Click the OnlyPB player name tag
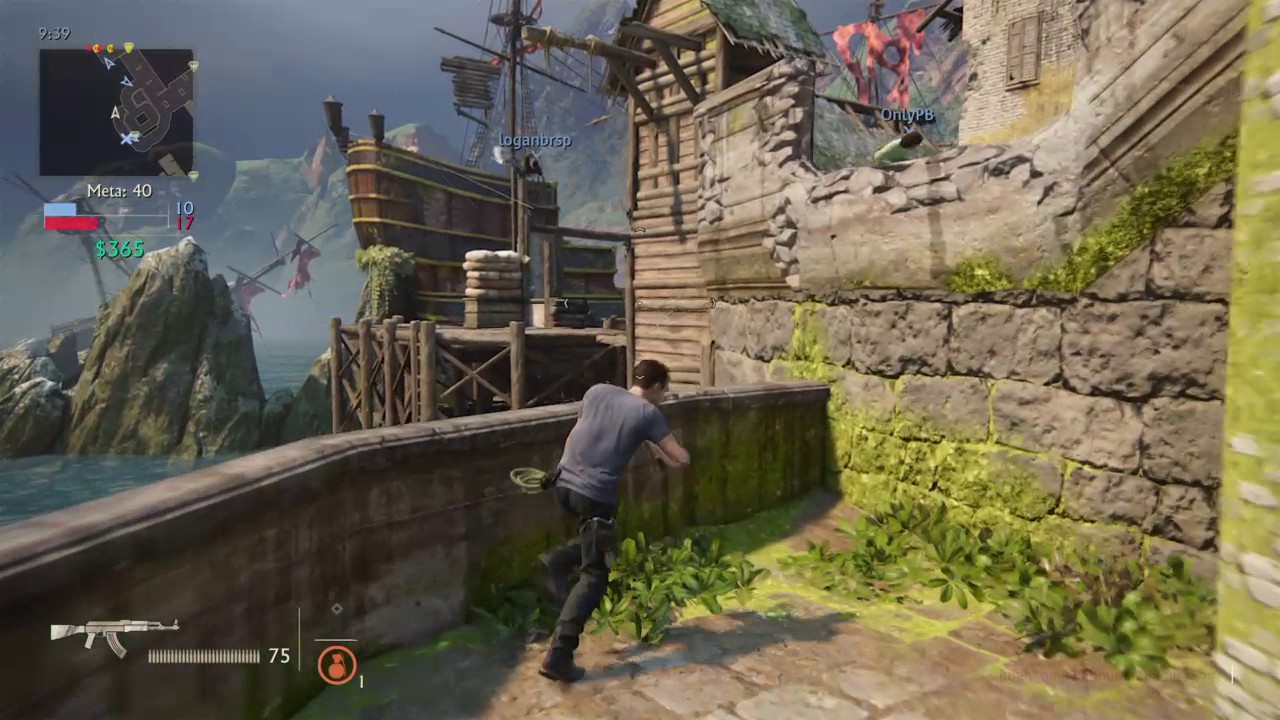This screenshot has width=1280, height=720. pos(907,115)
